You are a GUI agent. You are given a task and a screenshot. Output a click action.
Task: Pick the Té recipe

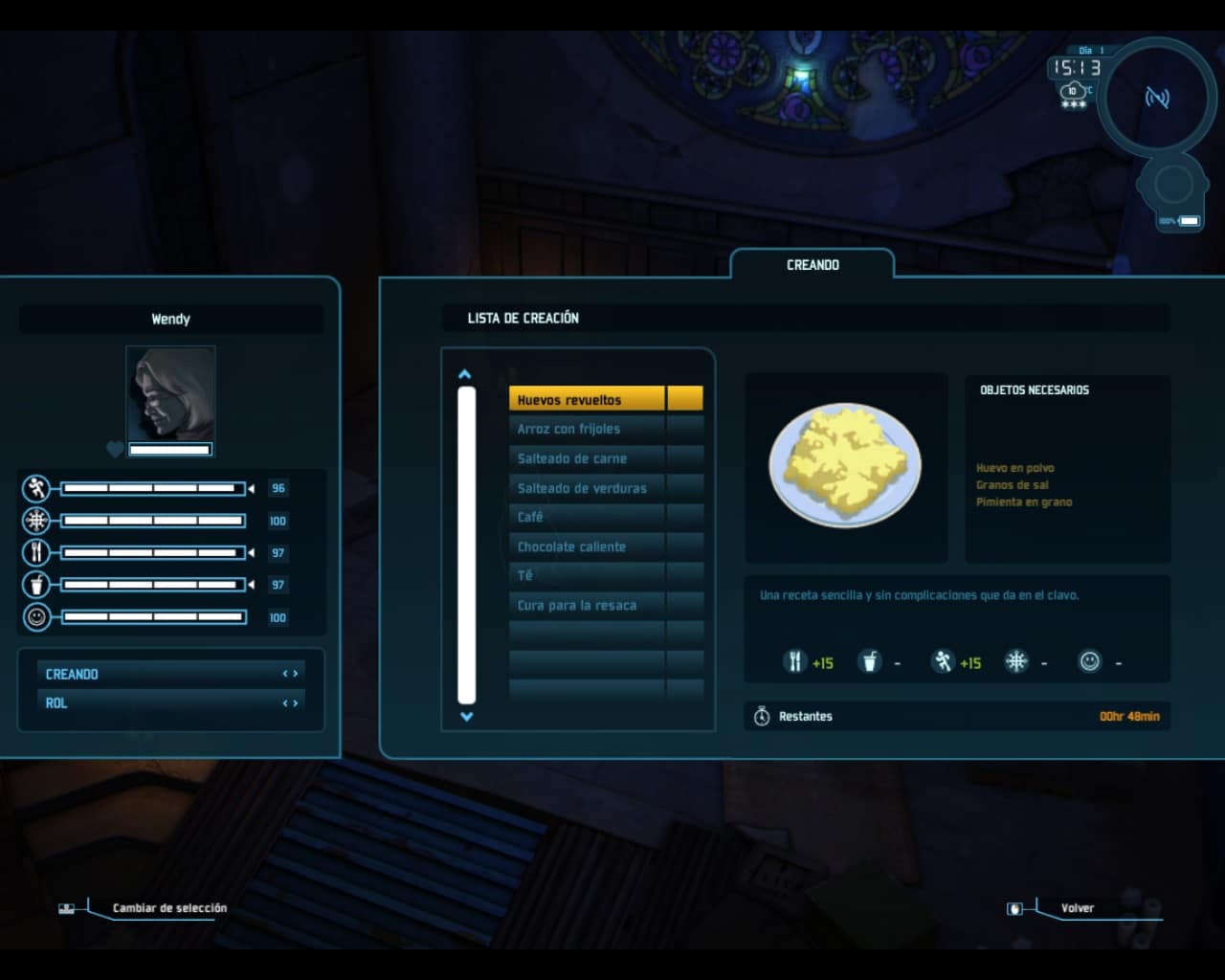coord(586,575)
